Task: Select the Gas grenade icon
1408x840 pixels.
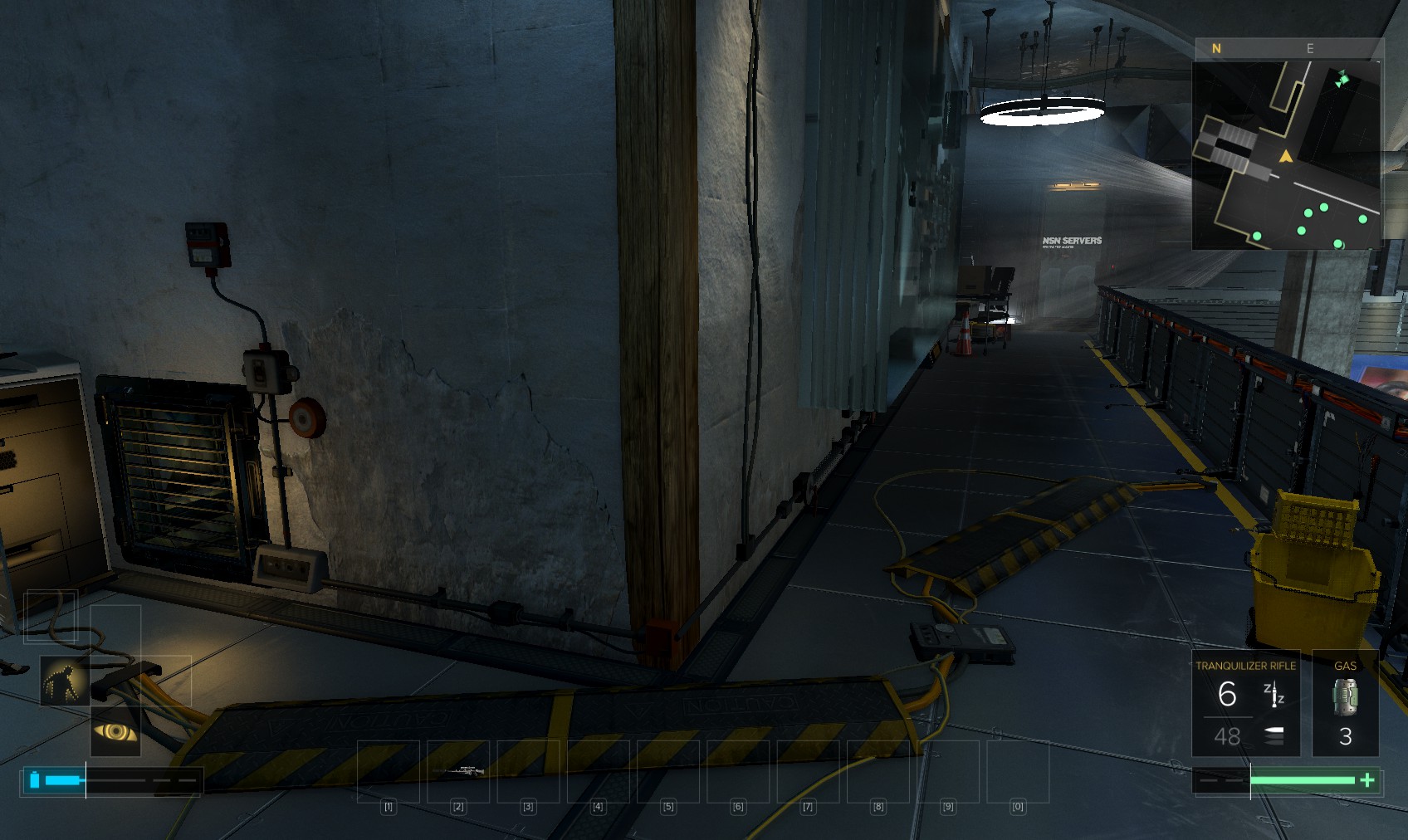Action: 1345,697
